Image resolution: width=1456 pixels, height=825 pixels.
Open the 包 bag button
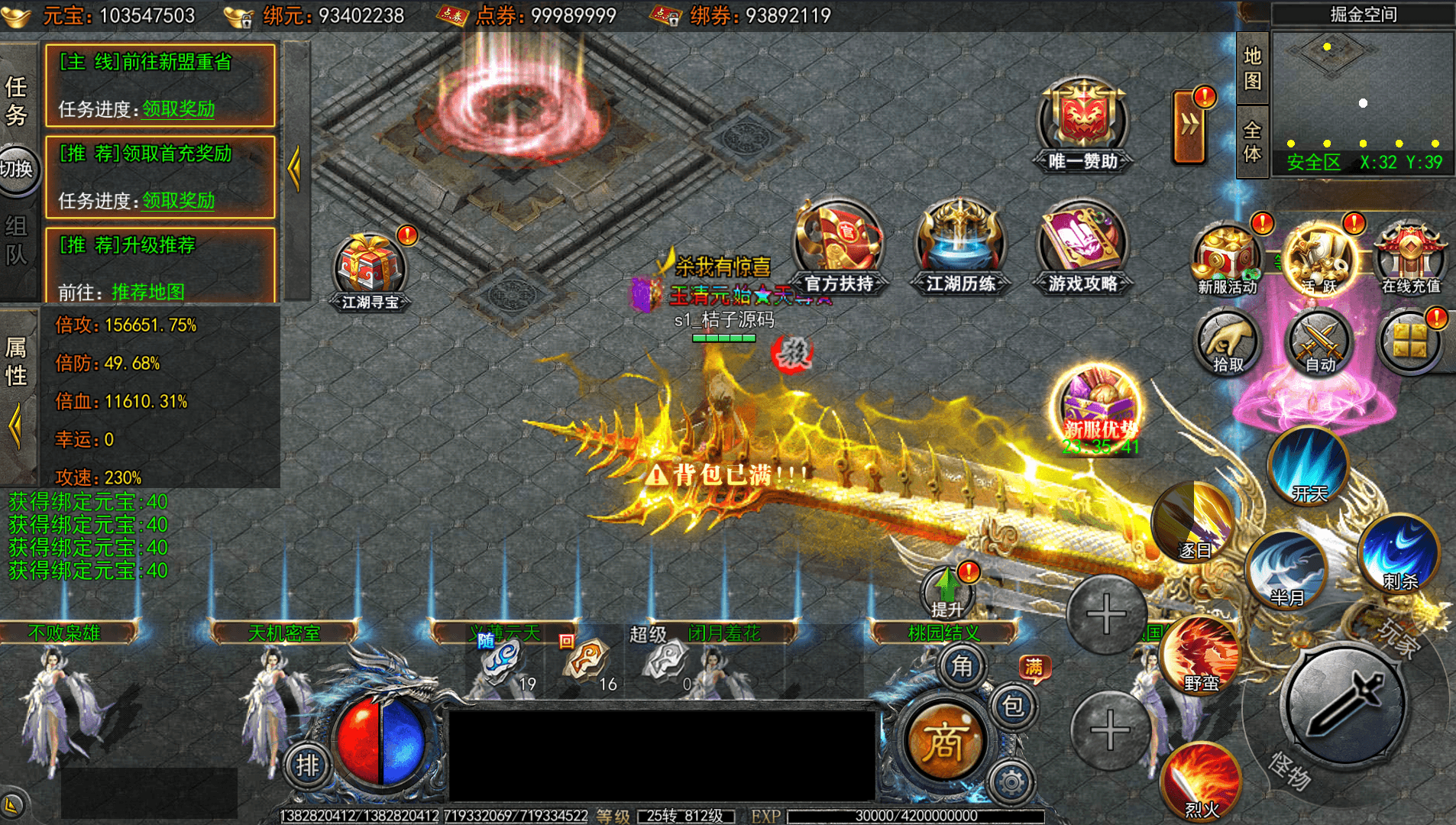(x=1013, y=707)
